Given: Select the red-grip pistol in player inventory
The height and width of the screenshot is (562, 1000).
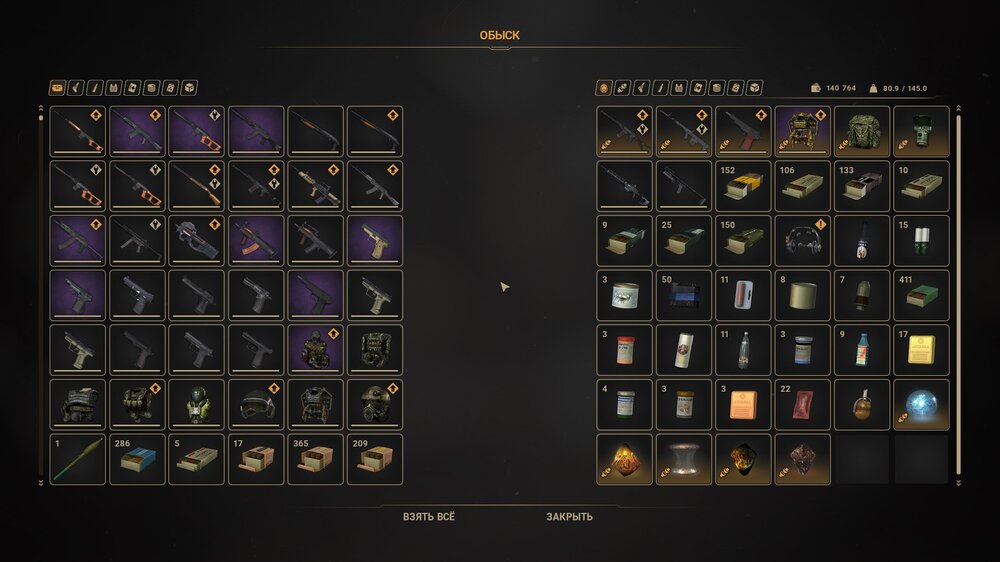Looking at the screenshot, I should point(743,132).
